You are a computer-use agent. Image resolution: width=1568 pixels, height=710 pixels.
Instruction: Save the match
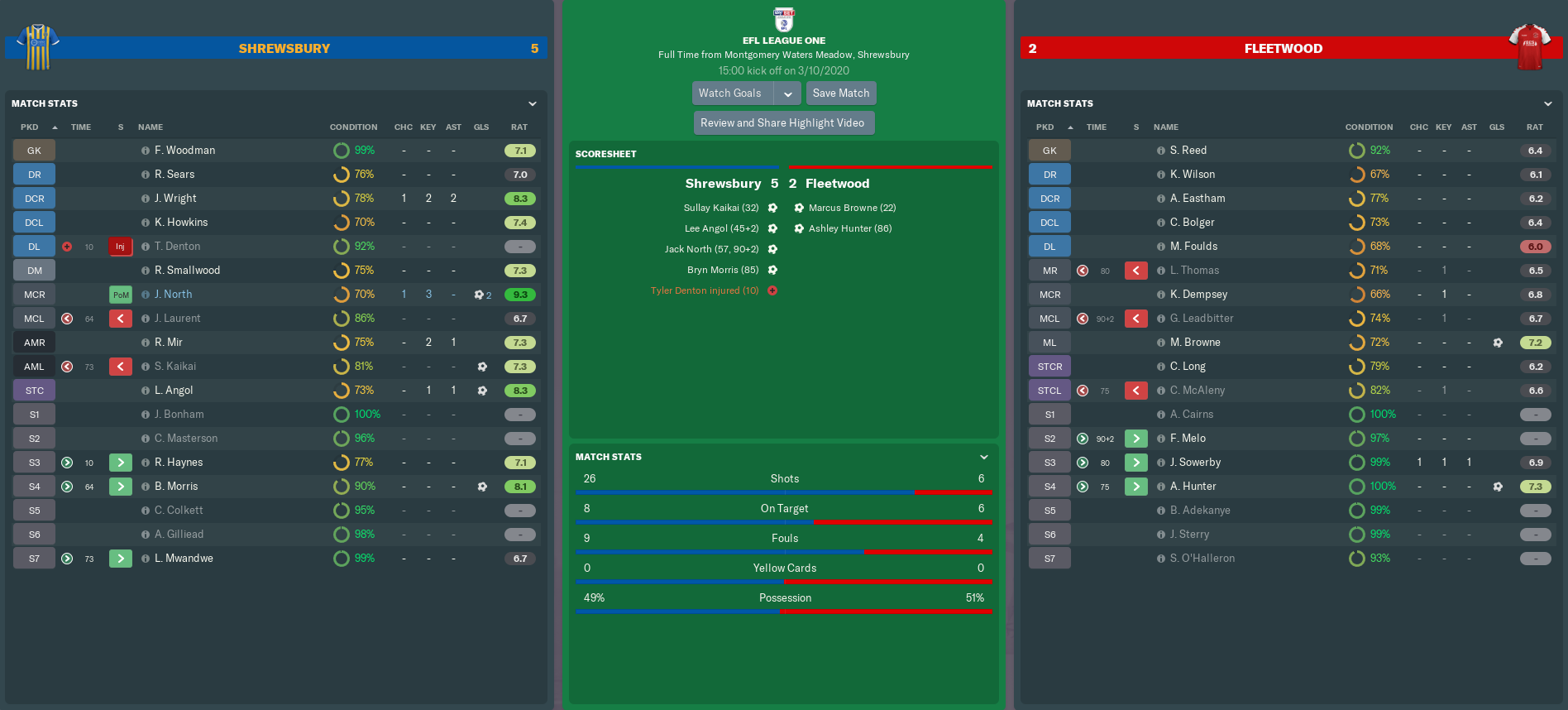pos(840,94)
